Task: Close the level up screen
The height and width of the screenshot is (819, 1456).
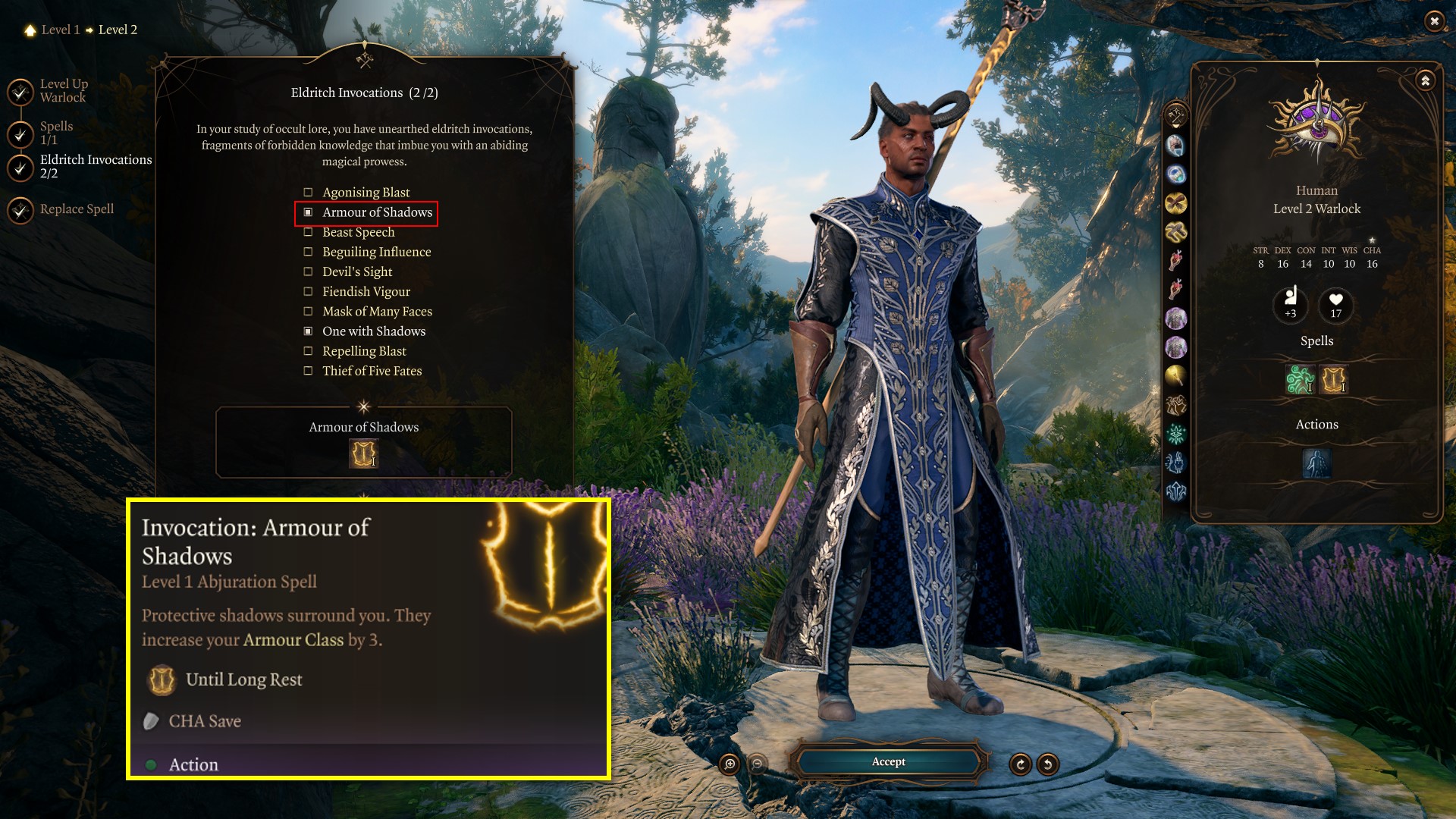Action: (x=1433, y=21)
